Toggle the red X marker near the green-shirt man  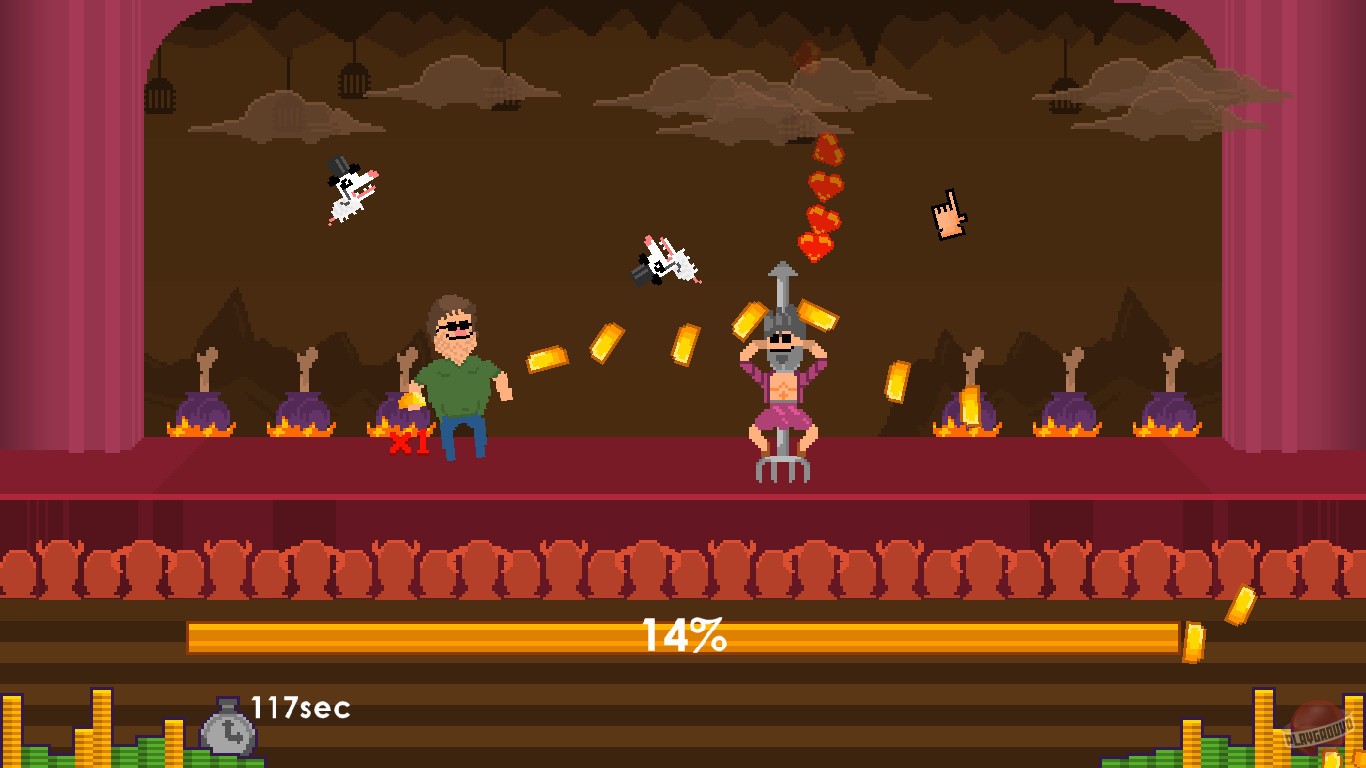(x=400, y=440)
